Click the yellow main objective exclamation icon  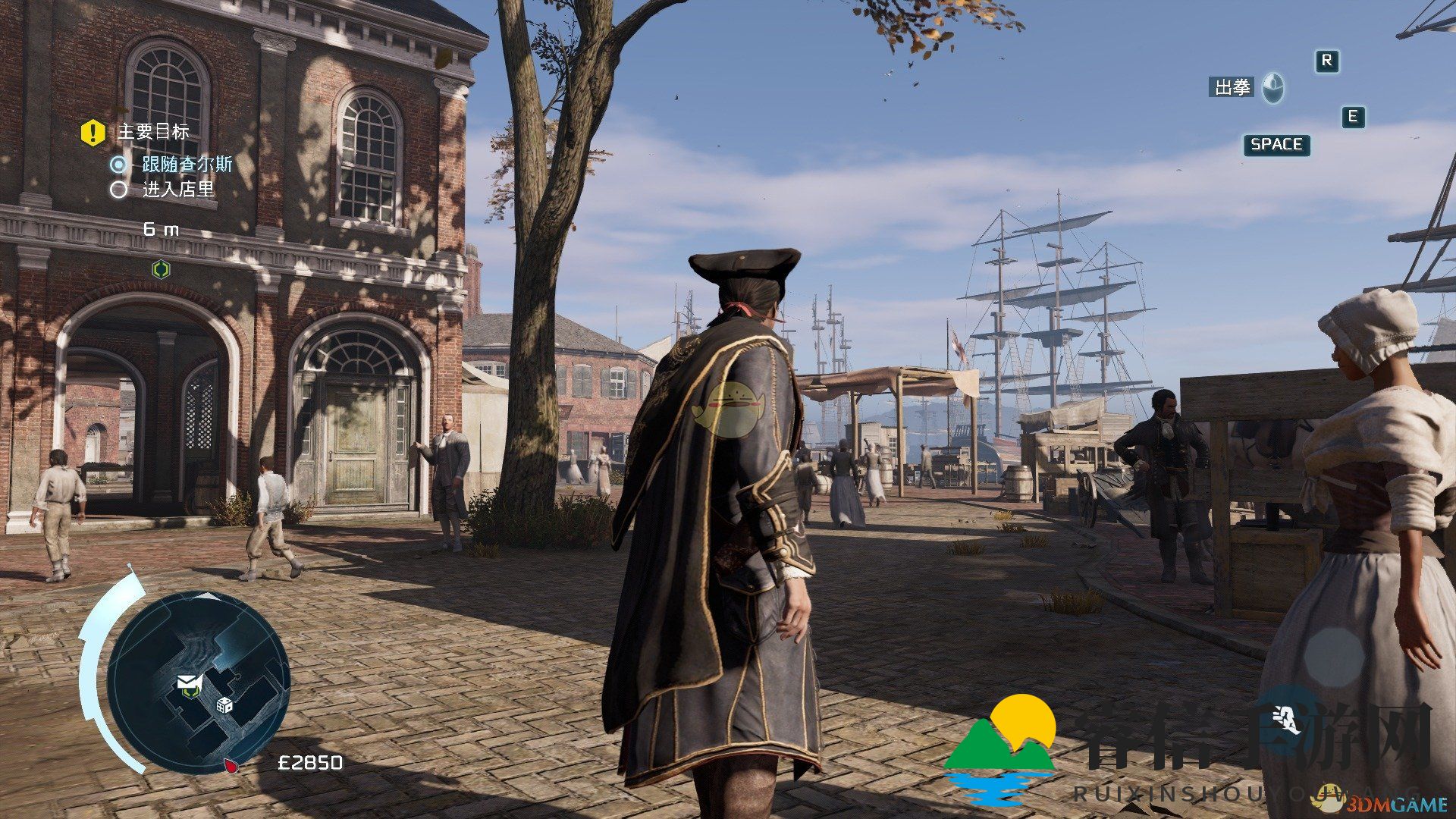(93, 133)
